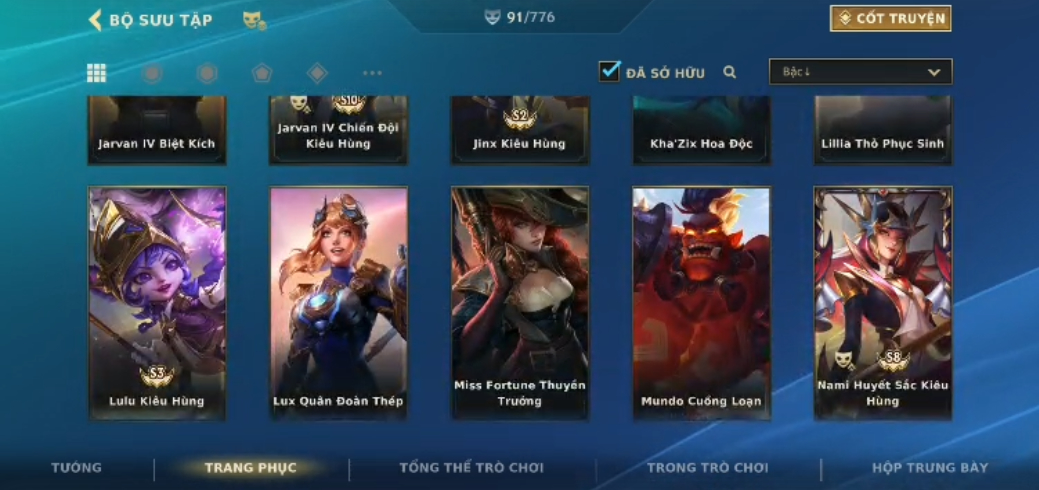Open Kha'Zix Hoa Độc skin card
This screenshot has height=490, width=1039.
pyautogui.click(x=701, y=130)
